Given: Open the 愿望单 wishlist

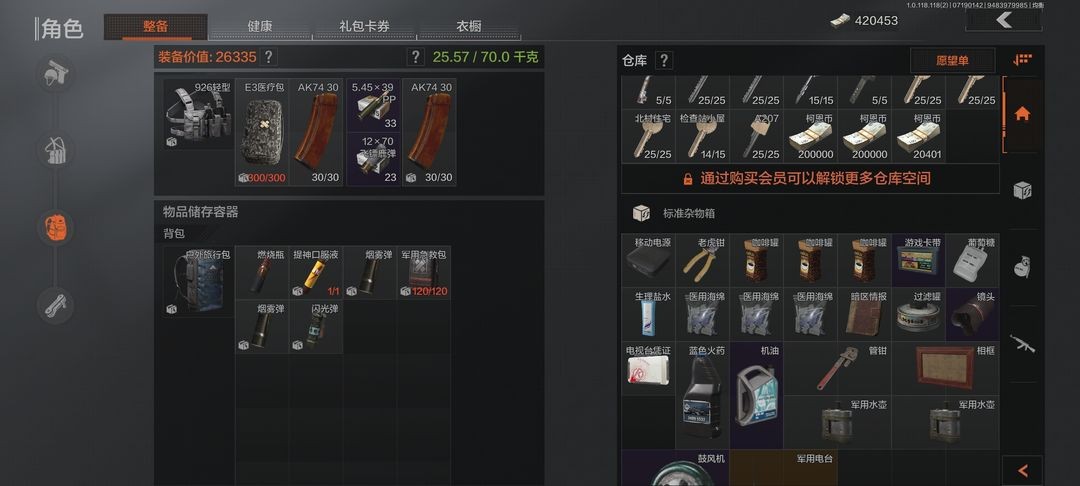Looking at the screenshot, I should [952, 61].
